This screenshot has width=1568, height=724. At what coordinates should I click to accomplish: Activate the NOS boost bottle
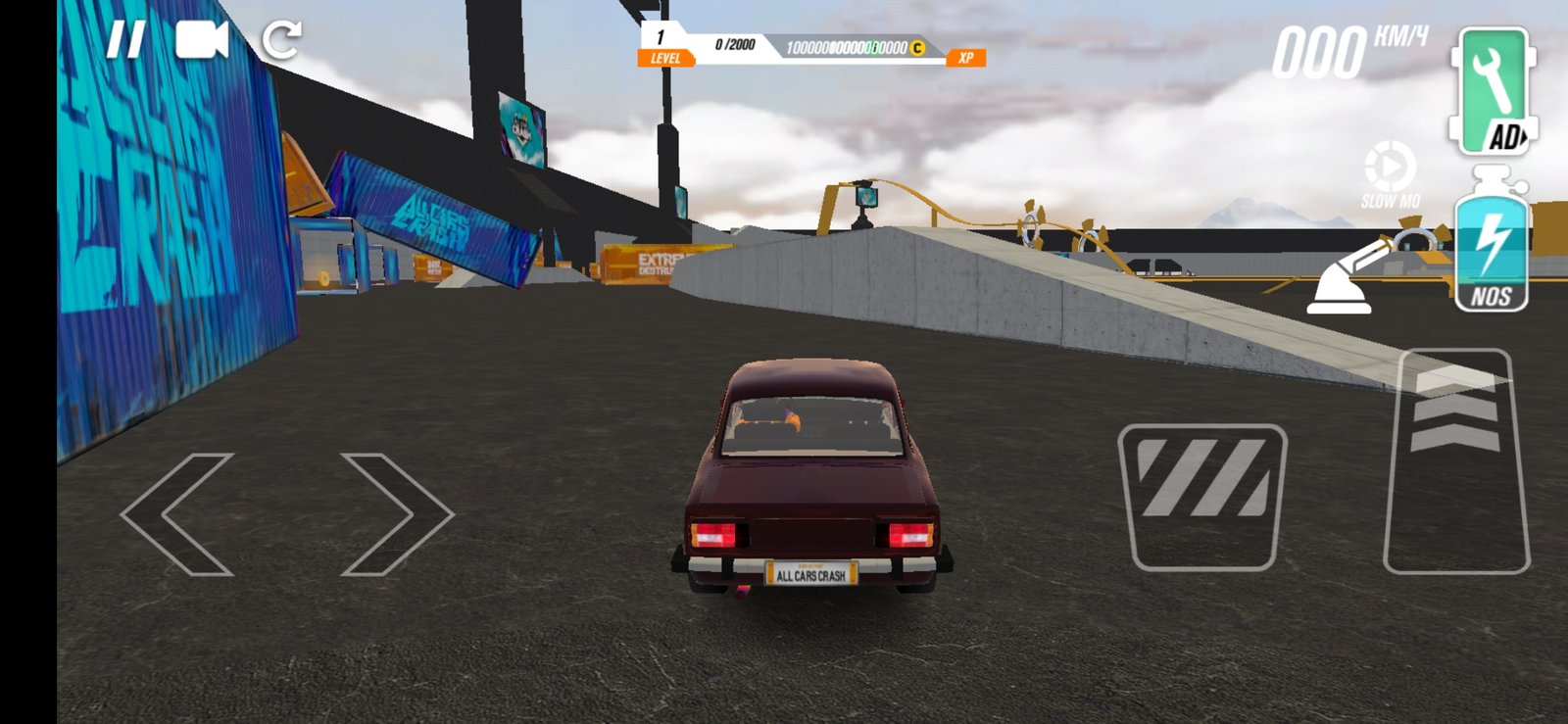[x=1491, y=245]
